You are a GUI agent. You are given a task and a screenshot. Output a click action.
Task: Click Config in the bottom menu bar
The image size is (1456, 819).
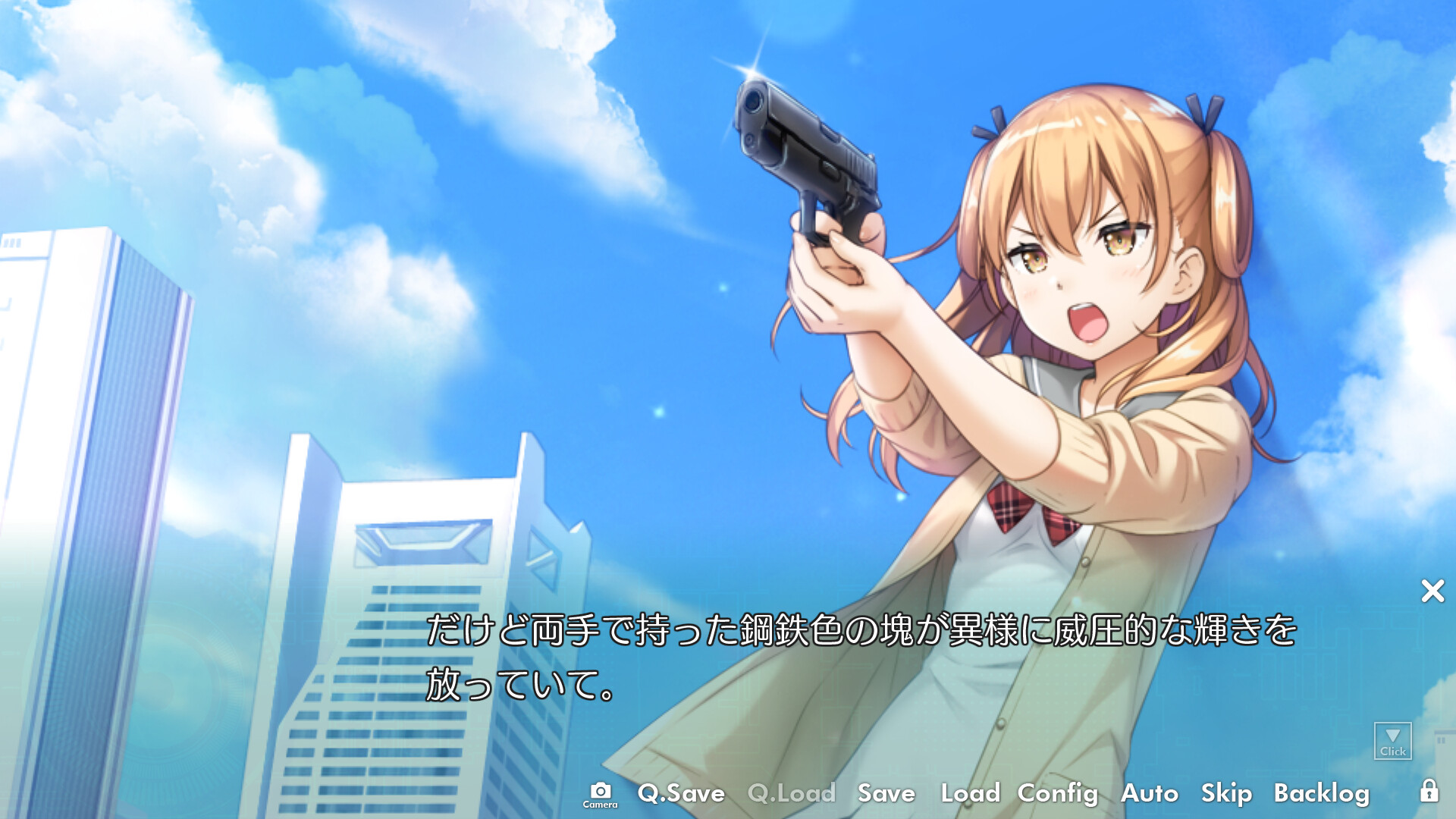pos(1058,794)
